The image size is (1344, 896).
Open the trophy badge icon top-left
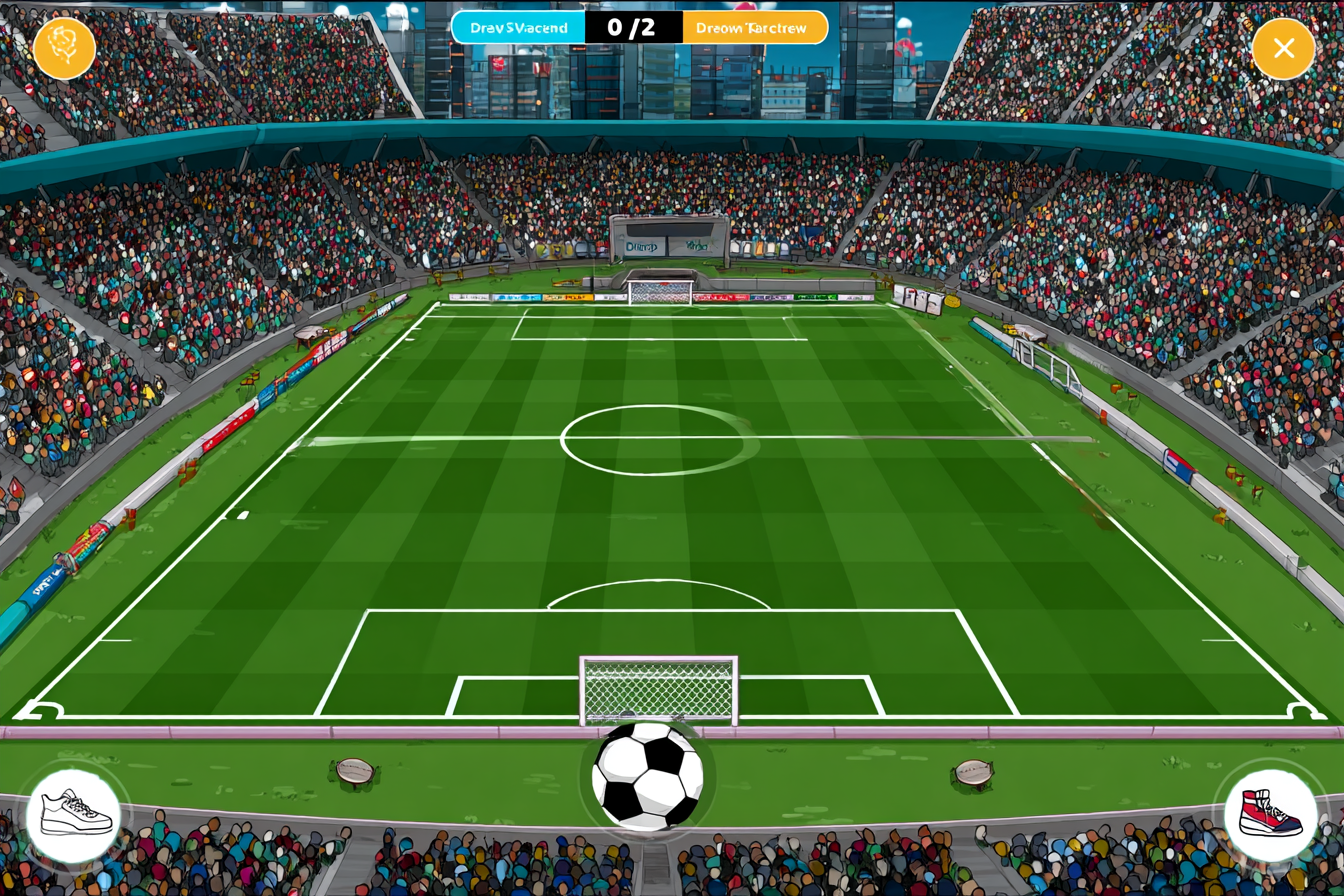(x=63, y=46)
